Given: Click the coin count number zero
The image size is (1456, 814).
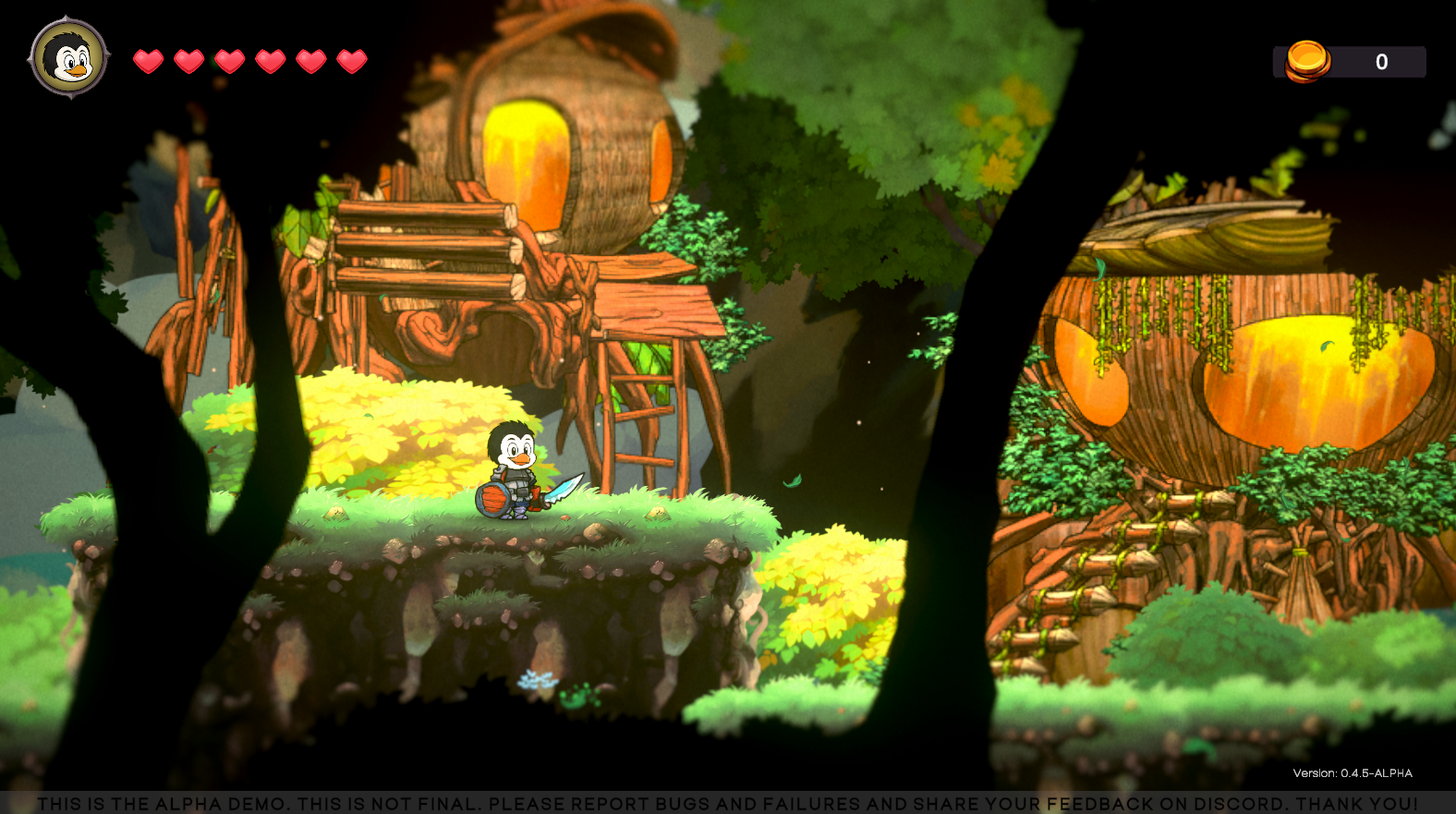Looking at the screenshot, I should [x=1381, y=62].
